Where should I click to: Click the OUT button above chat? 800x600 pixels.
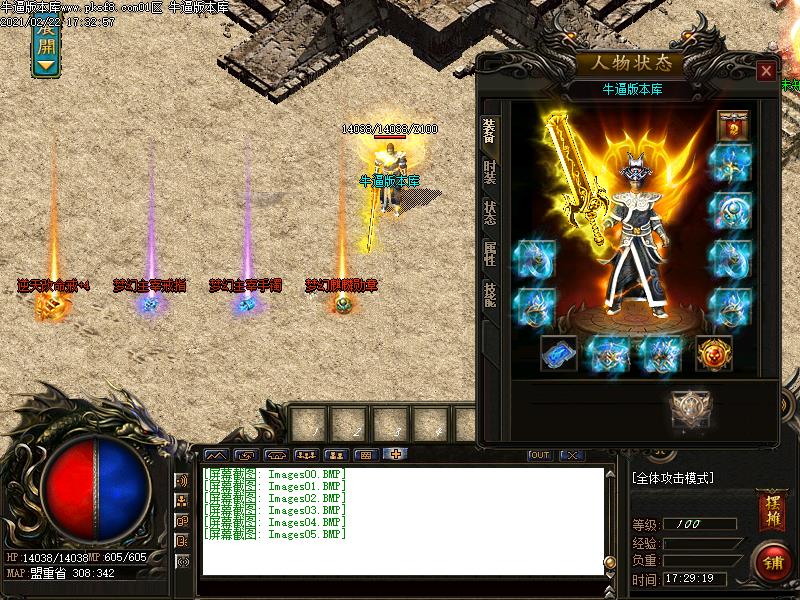[540, 455]
